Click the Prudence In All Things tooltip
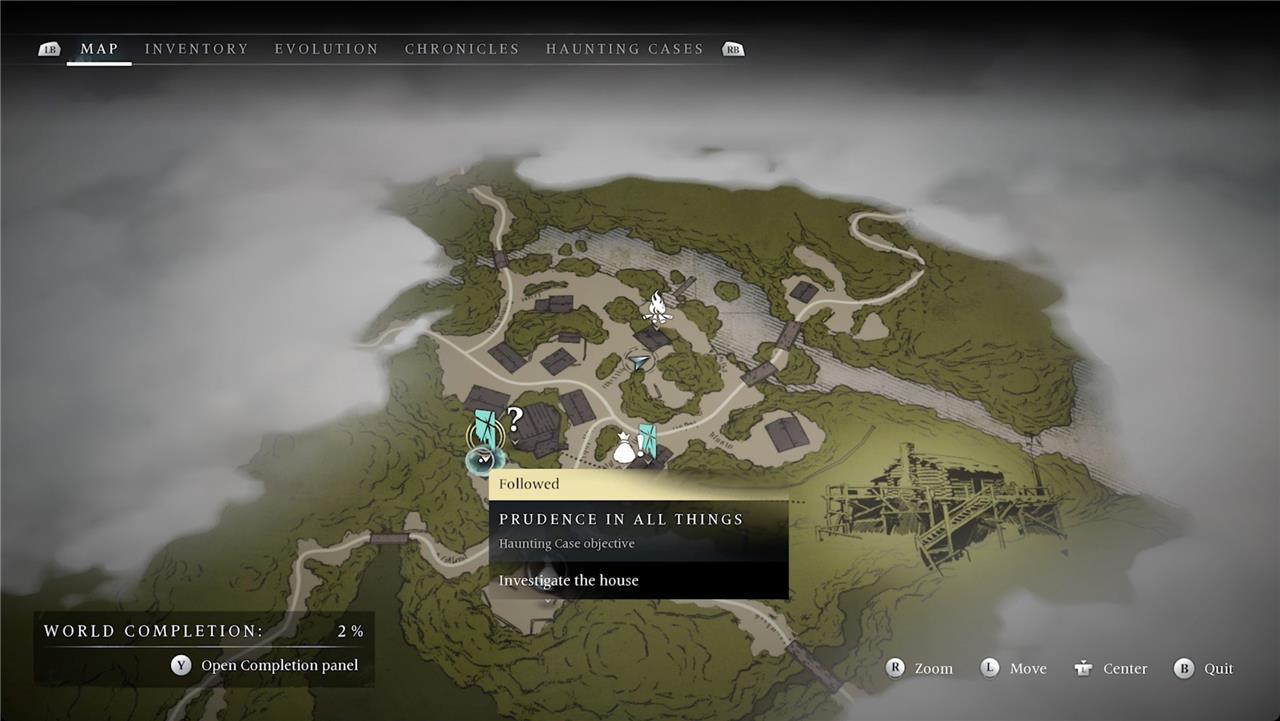Viewport: 1280px width, 721px height. (x=638, y=530)
